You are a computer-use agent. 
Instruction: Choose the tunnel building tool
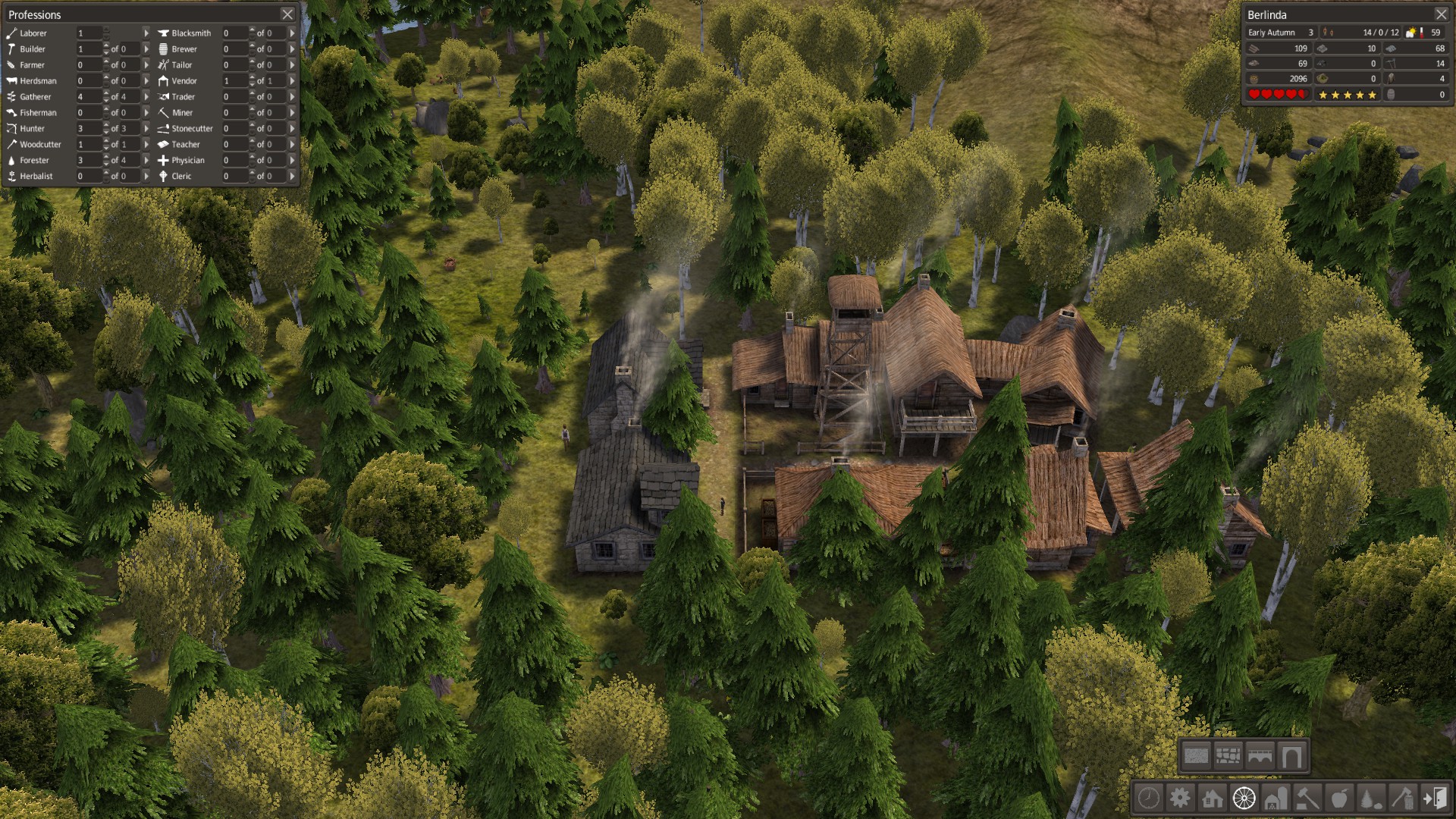(1291, 755)
